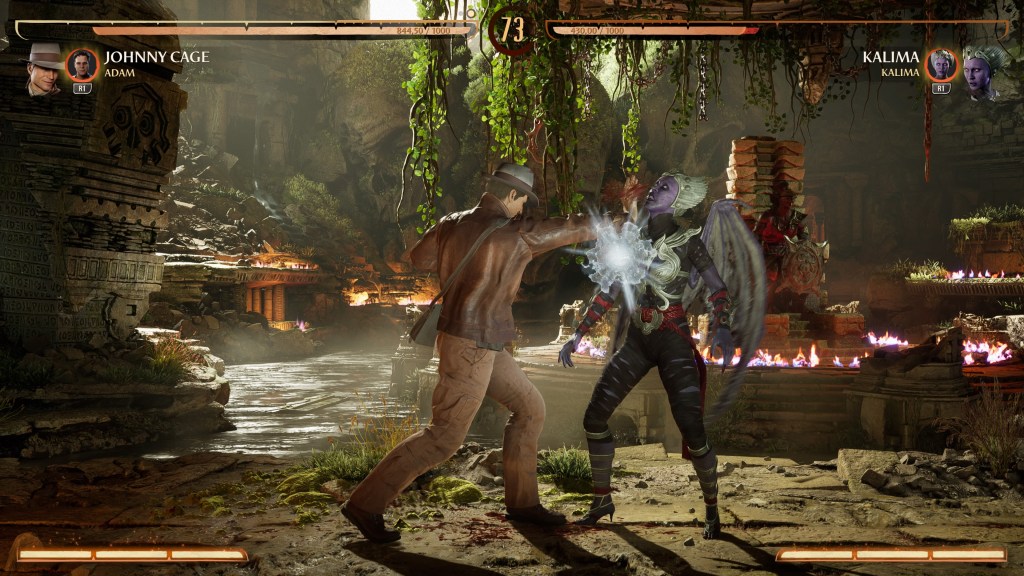Image resolution: width=1024 pixels, height=576 pixels.
Task: Click Johnny Cage's fedora character portrait
Action: pos(43,69)
